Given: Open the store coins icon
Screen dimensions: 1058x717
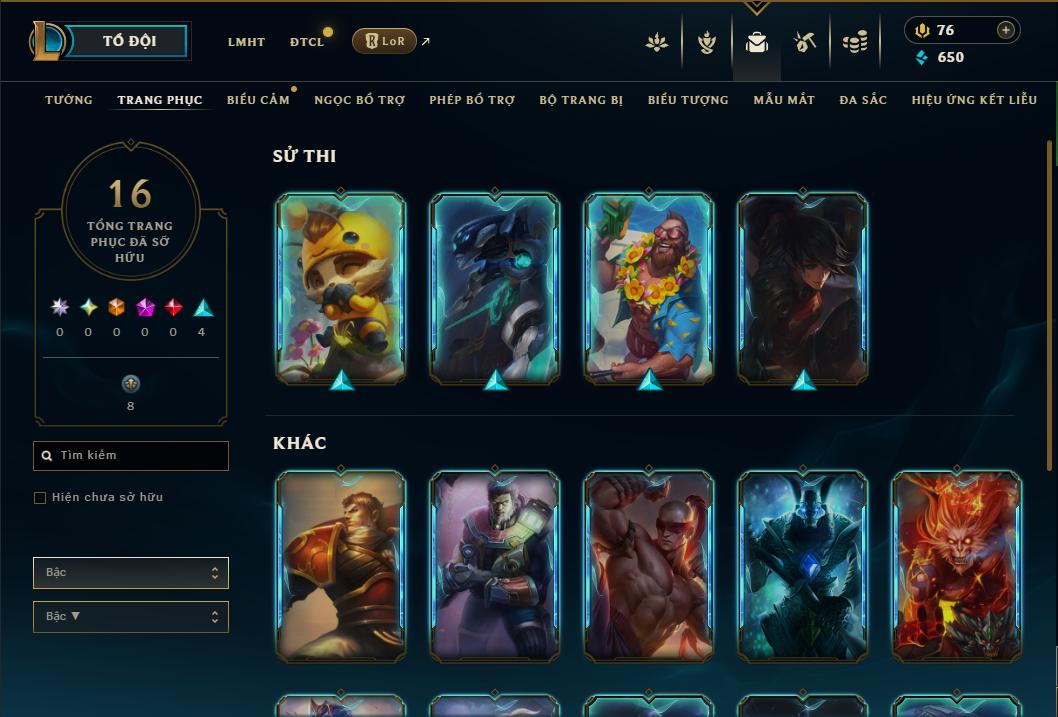Looking at the screenshot, I should tap(854, 42).
